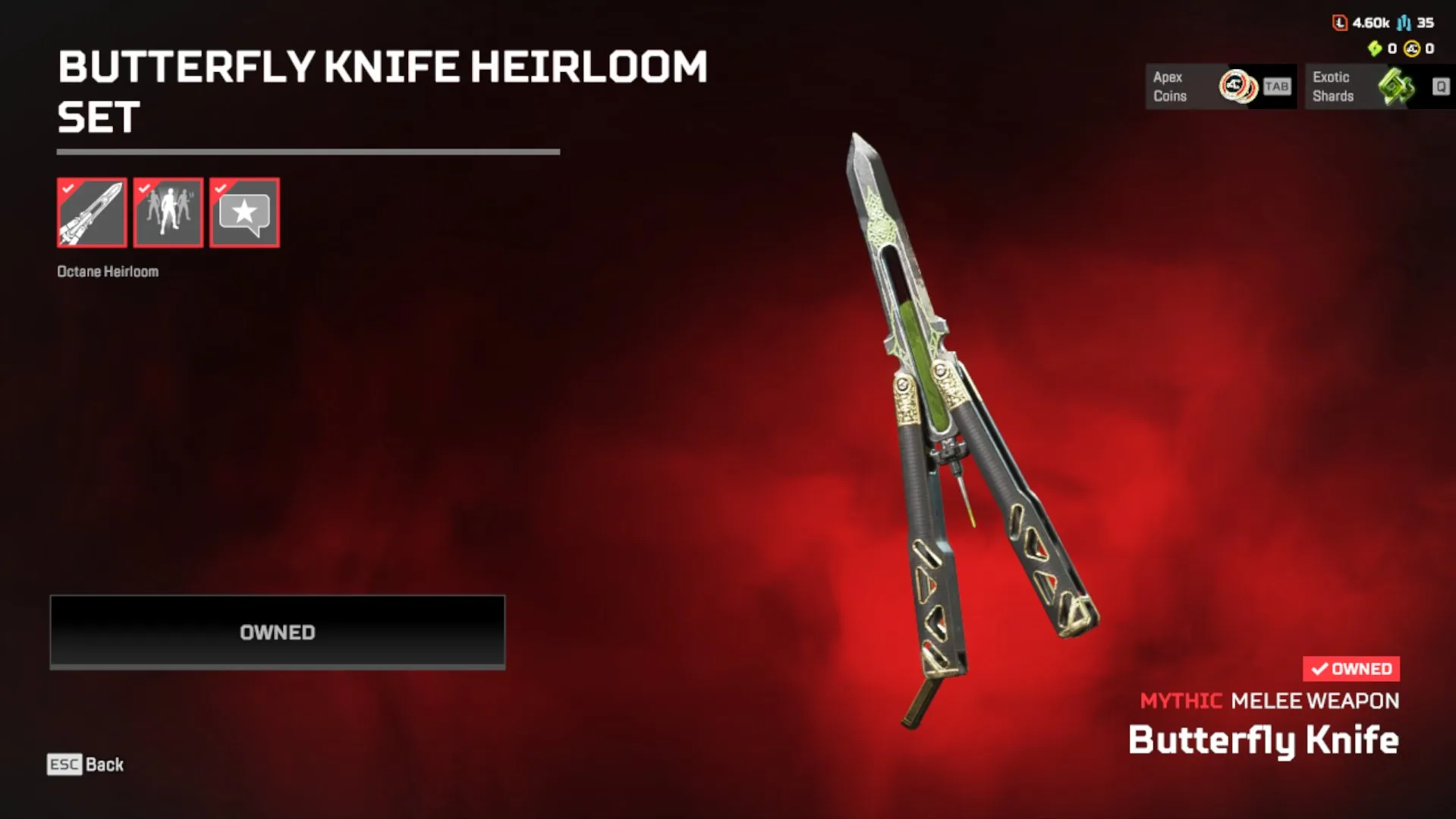
Task: Click the red OWNED badge
Action: click(1350, 668)
